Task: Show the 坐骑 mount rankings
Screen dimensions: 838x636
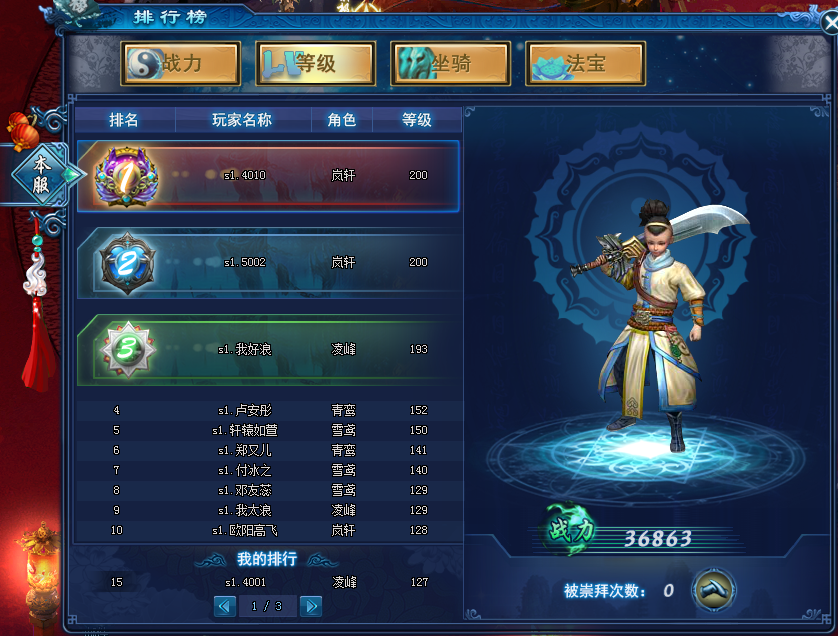Action: tap(450, 64)
